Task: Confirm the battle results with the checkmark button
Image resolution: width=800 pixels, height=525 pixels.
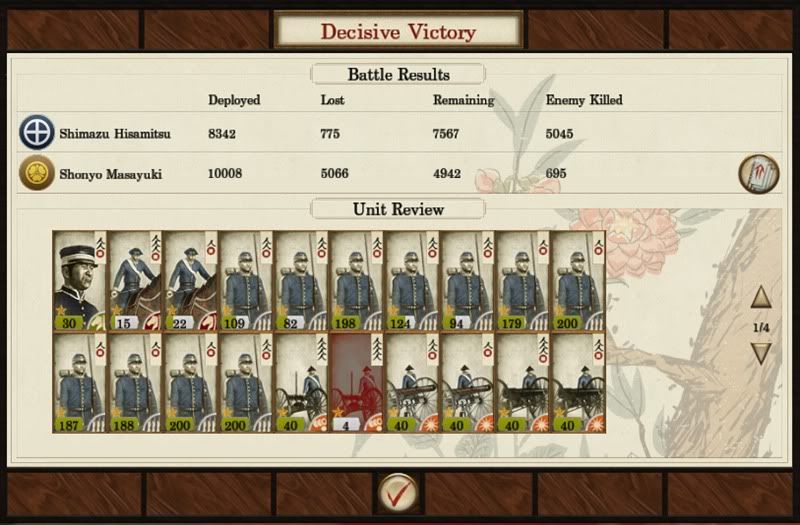Action: [398, 494]
